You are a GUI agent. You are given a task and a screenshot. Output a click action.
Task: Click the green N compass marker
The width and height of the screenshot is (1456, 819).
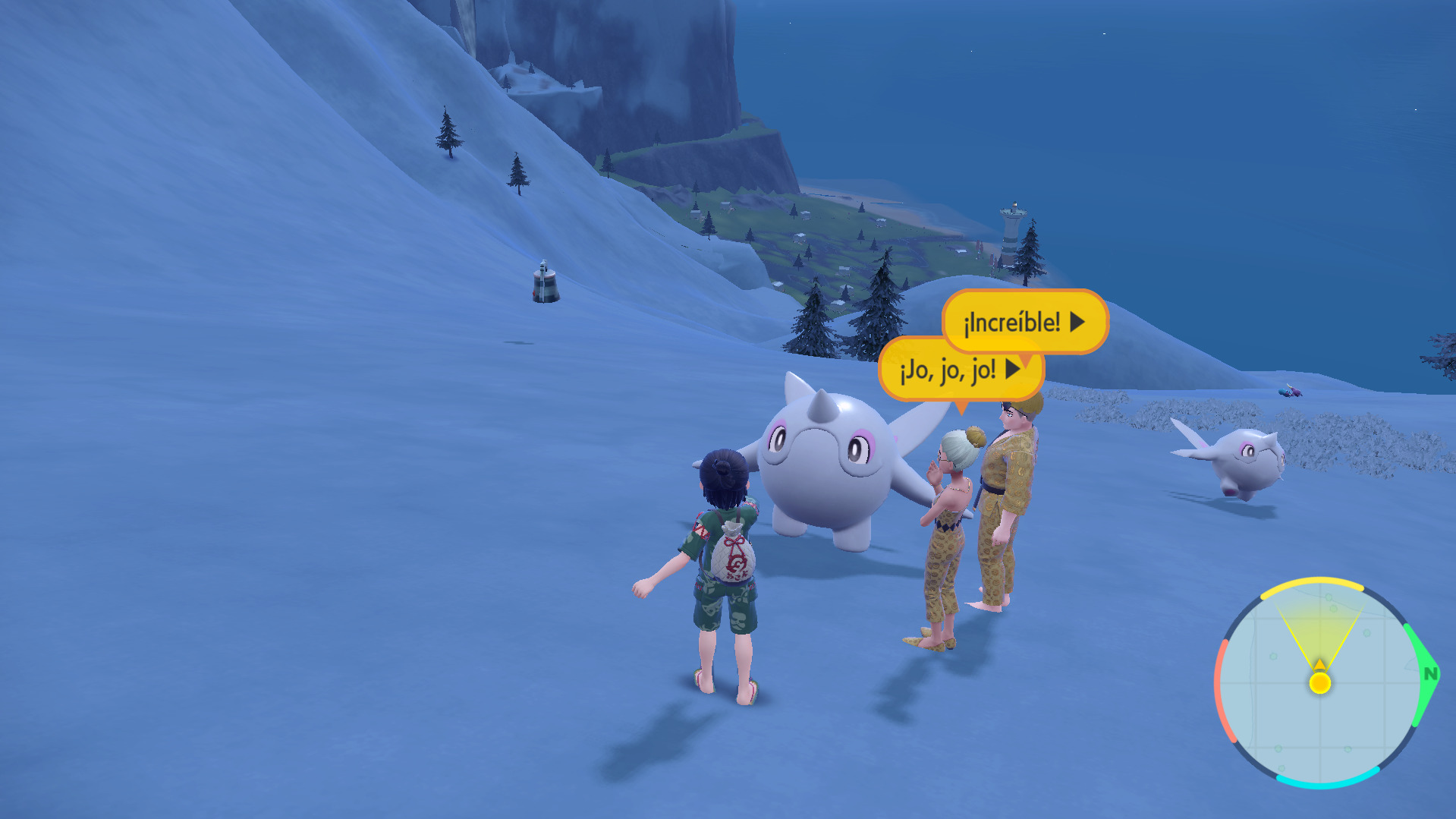(1430, 673)
